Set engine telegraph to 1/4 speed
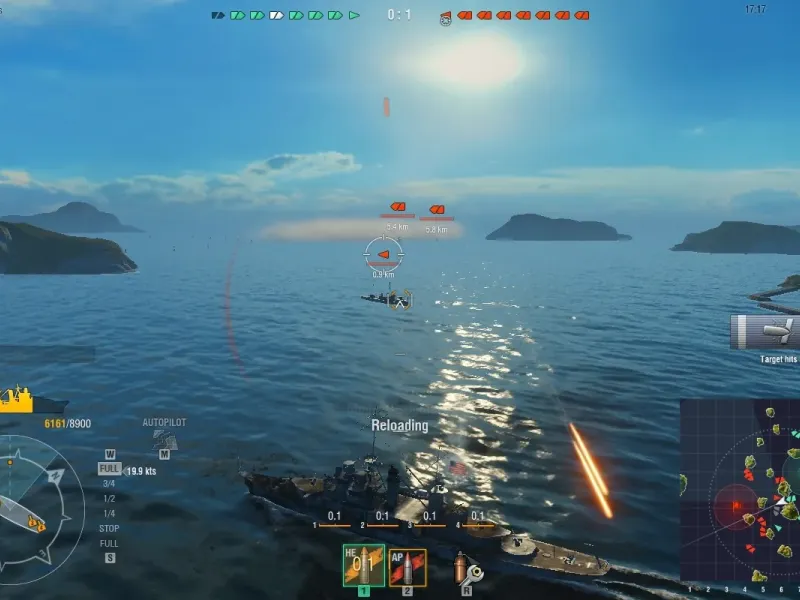 click(109, 513)
